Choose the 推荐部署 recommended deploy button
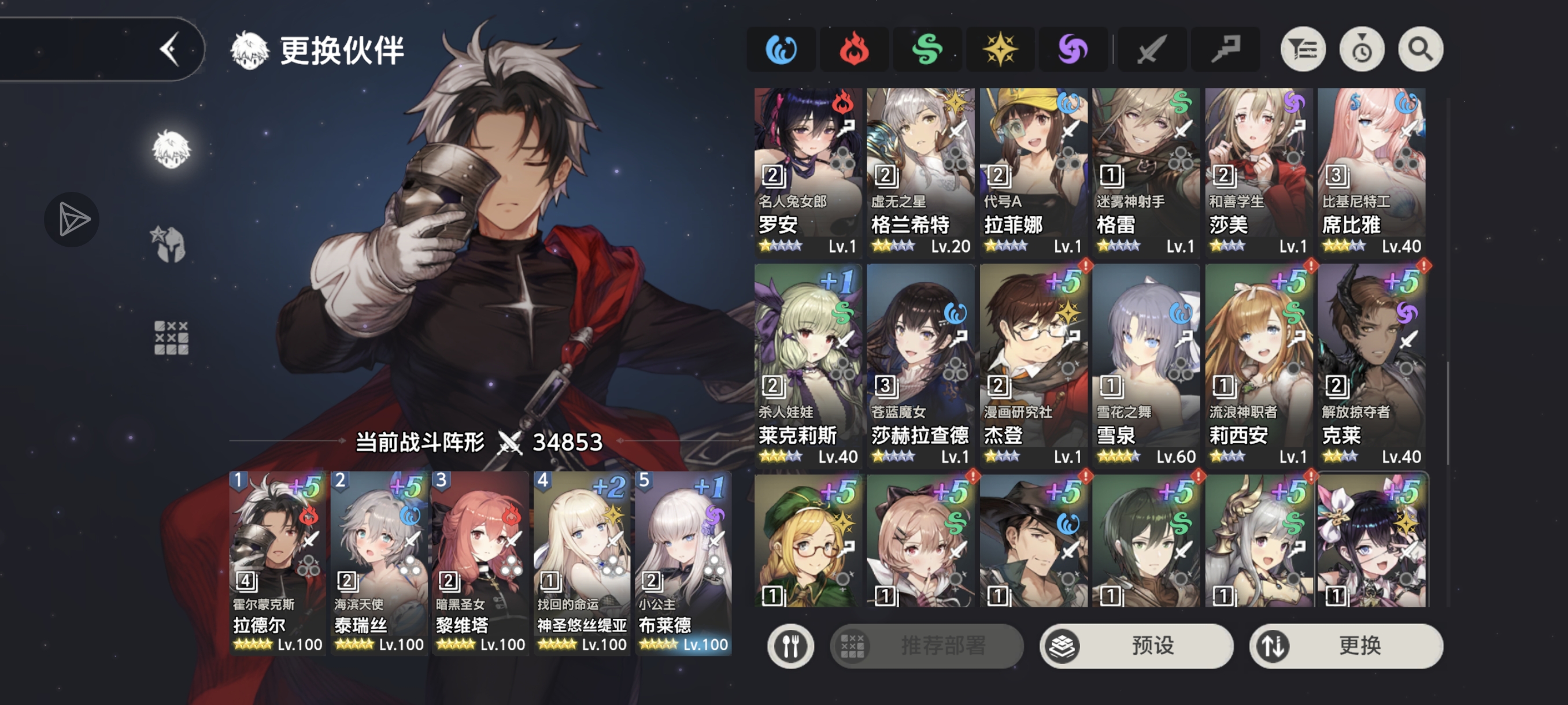 (x=926, y=645)
